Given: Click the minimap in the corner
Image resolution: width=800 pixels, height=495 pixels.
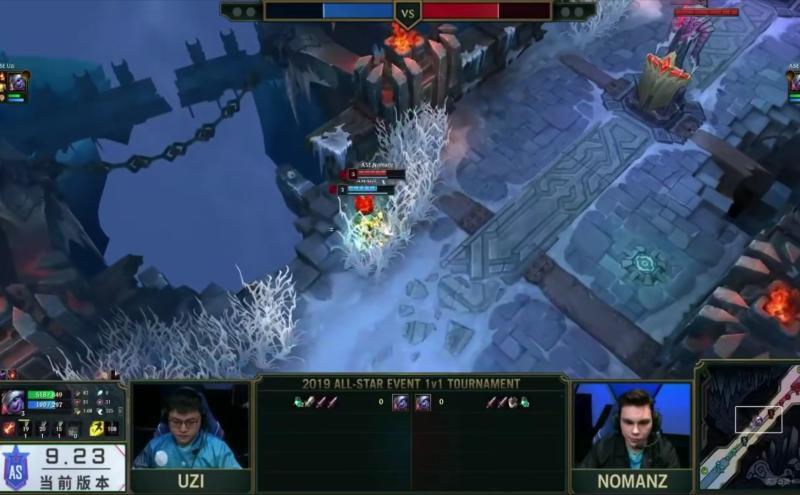Looking at the screenshot, I should coord(749,426).
